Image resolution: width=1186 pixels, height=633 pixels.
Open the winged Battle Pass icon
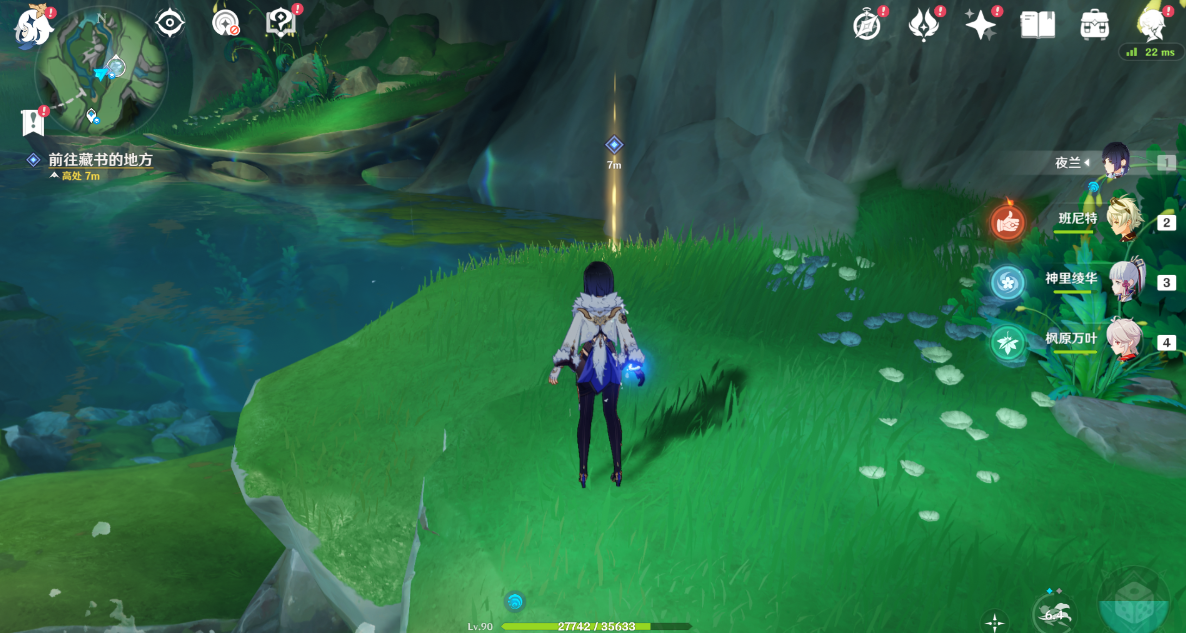pos(922,24)
